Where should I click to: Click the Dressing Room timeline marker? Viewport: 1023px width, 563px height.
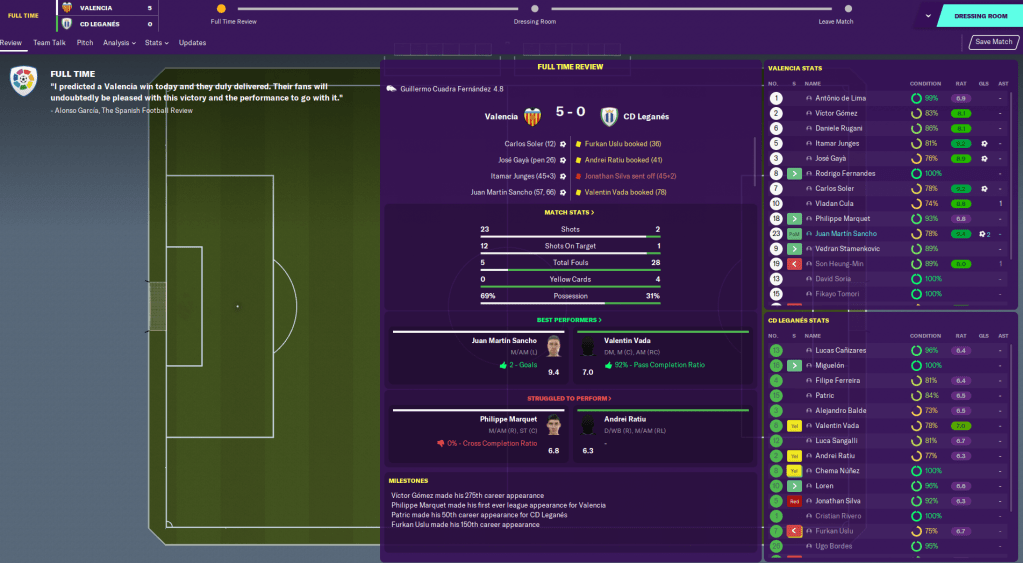535,9
